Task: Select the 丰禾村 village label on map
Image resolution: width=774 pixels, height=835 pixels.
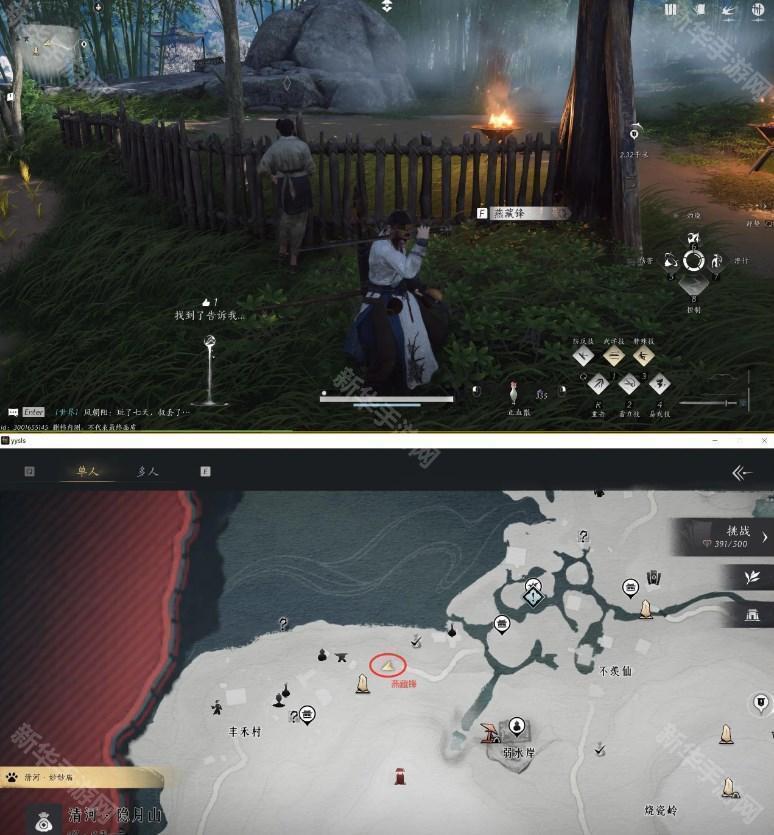Action: pos(244,732)
